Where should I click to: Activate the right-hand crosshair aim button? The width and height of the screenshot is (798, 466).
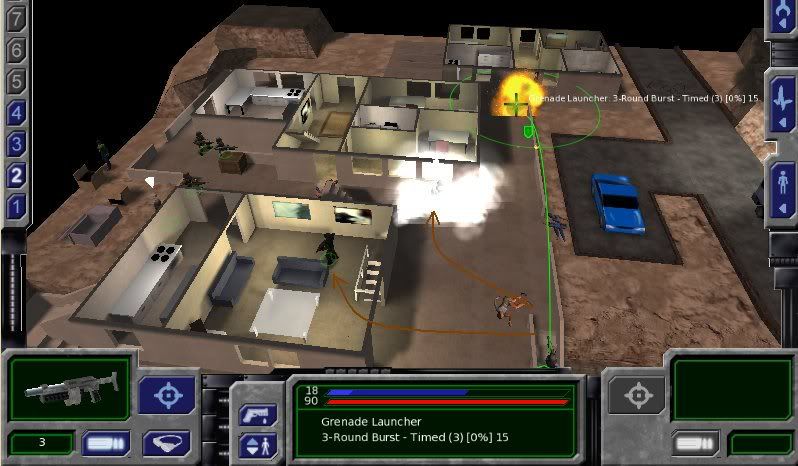[x=637, y=395]
